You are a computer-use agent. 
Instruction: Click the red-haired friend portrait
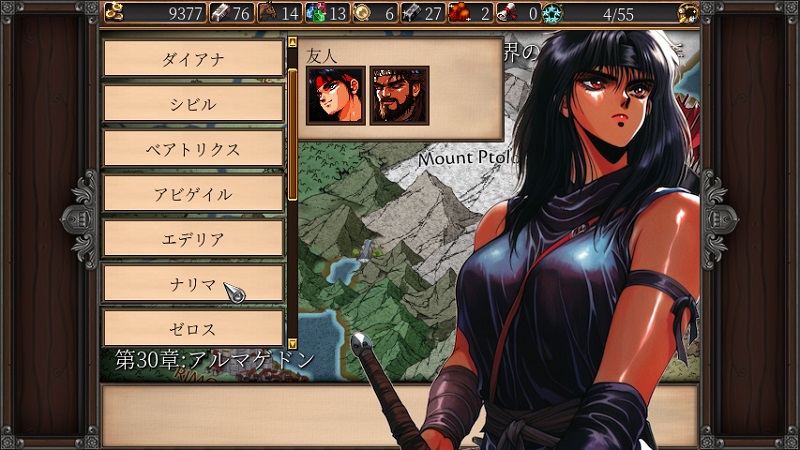335,95
